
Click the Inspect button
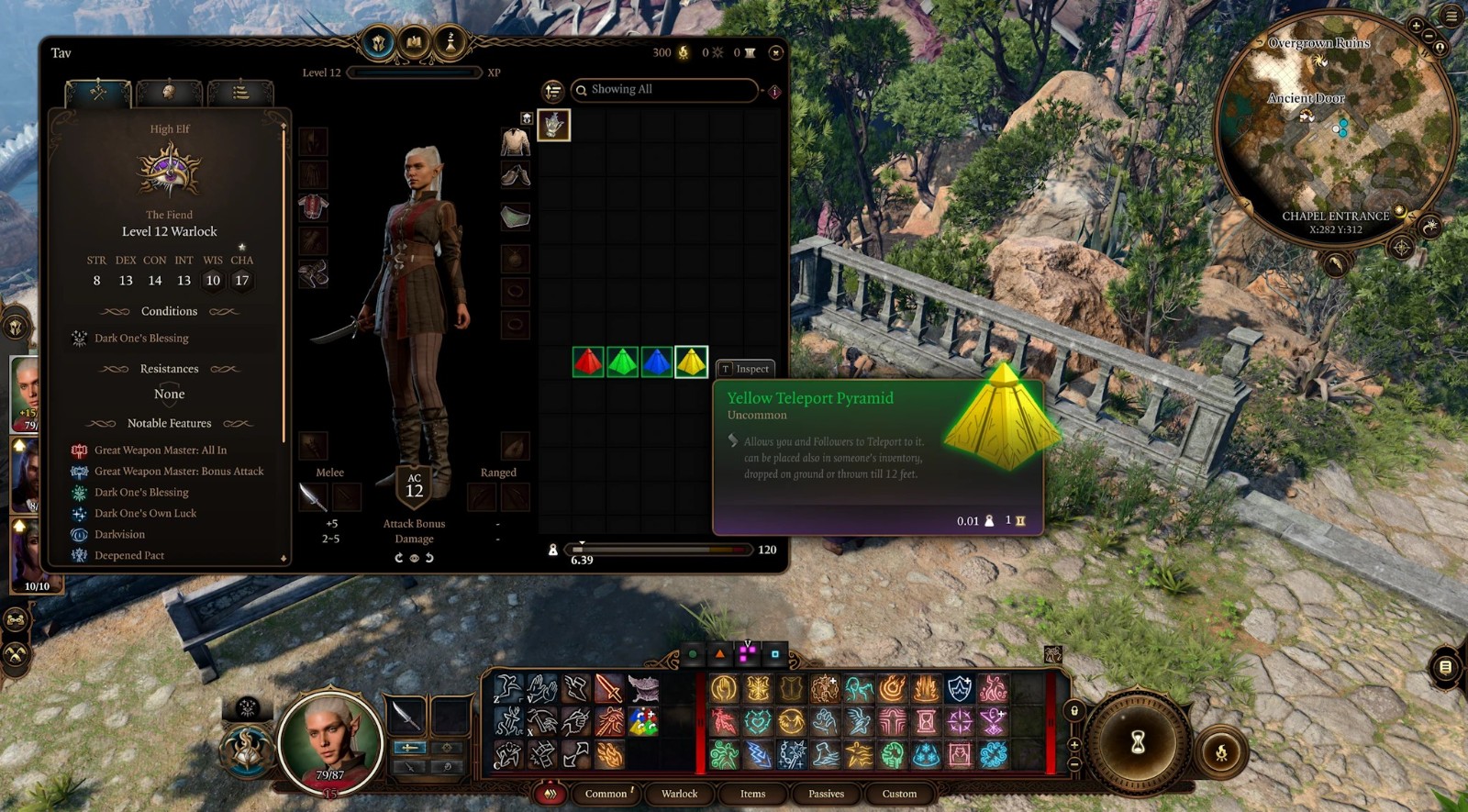click(x=745, y=369)
